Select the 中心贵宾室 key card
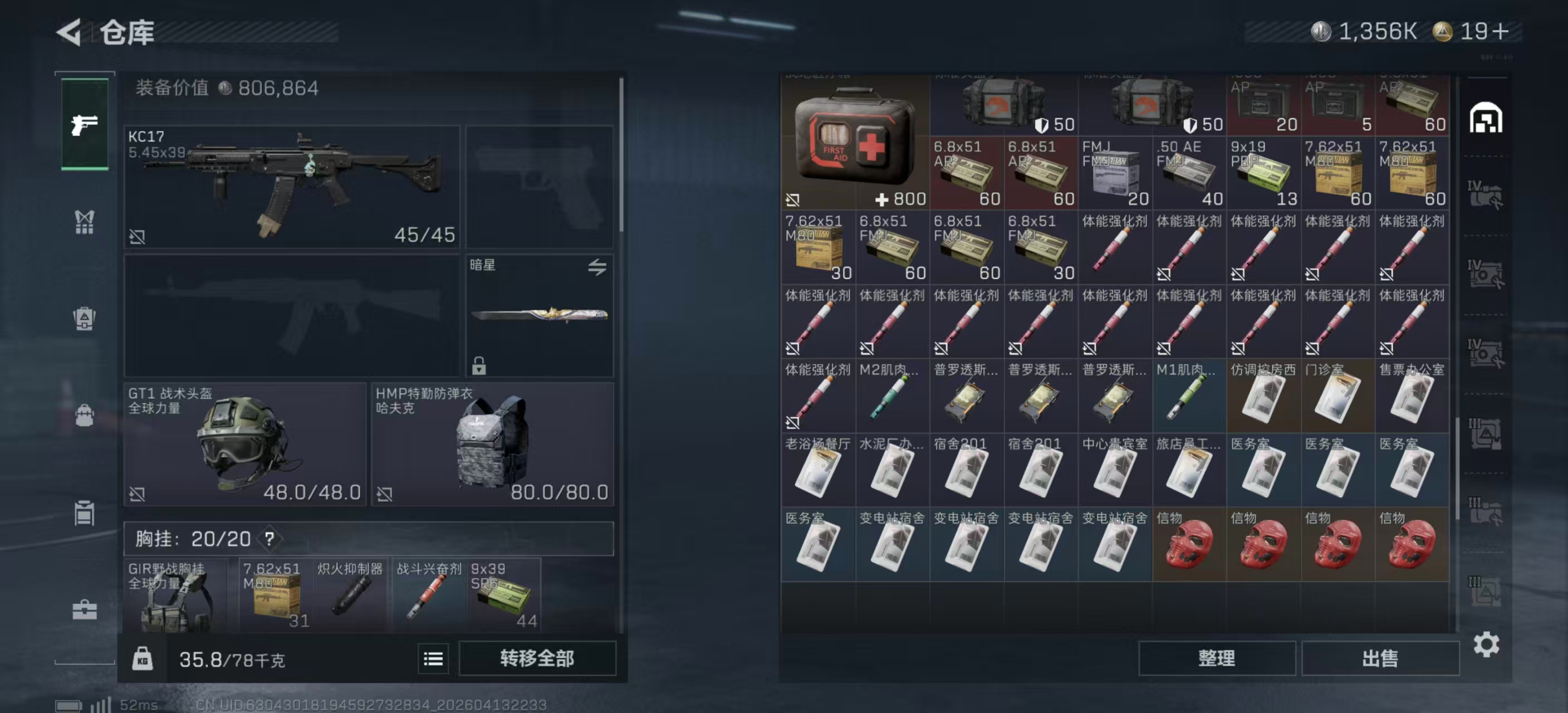Screen dimensions: 1568x713 tap(1115, 470)
